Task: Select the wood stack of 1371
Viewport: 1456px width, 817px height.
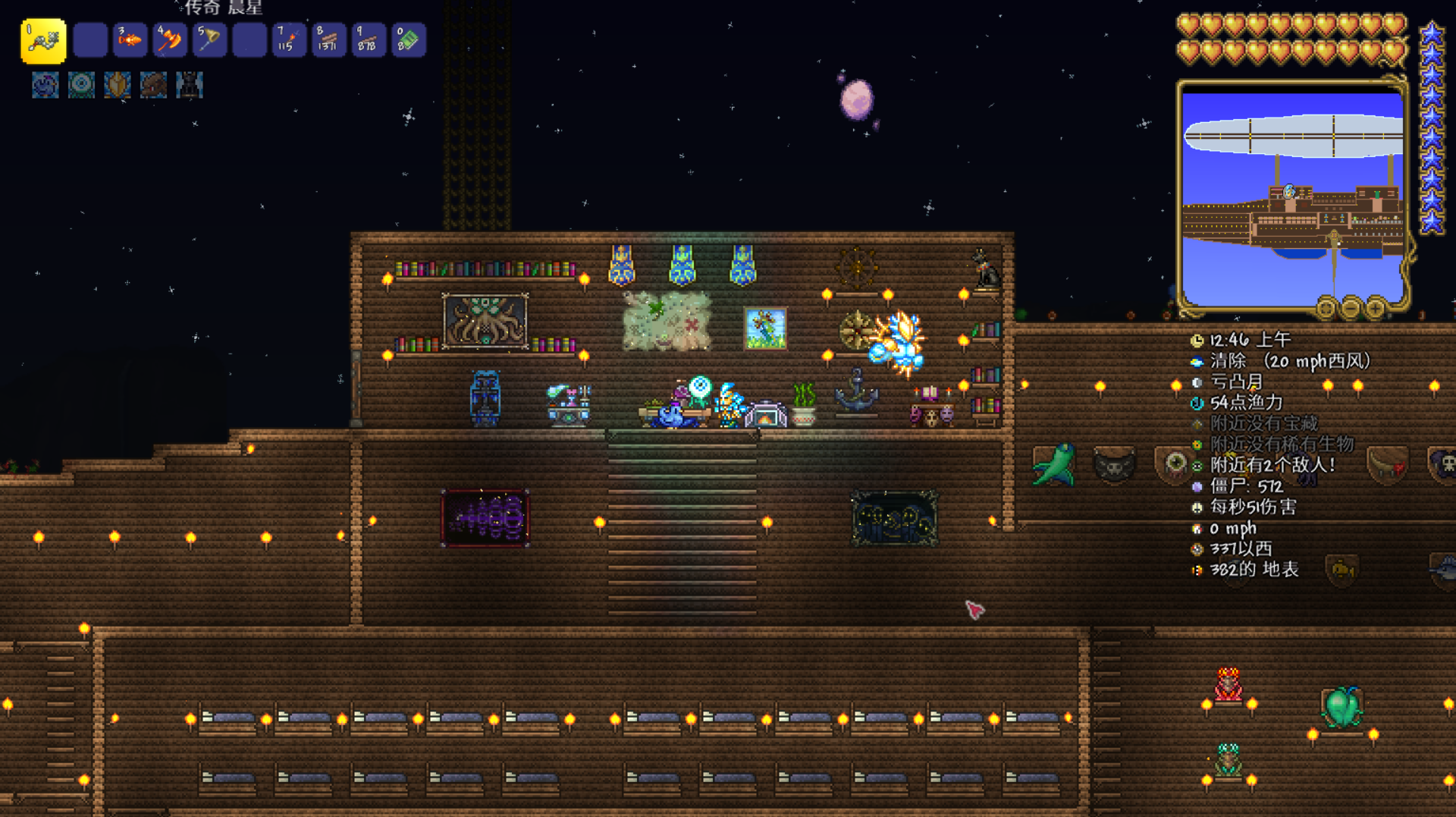Action: click(328, 40)
